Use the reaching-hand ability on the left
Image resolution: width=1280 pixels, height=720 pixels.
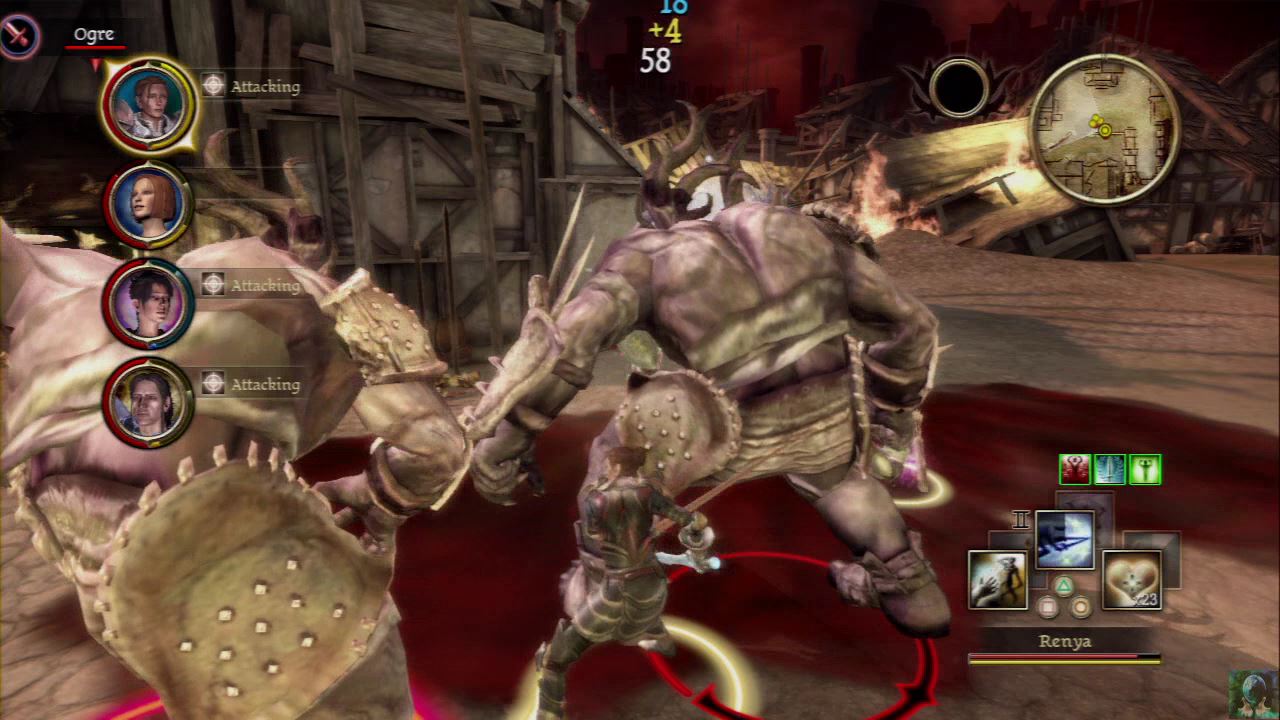pos(998,580)
